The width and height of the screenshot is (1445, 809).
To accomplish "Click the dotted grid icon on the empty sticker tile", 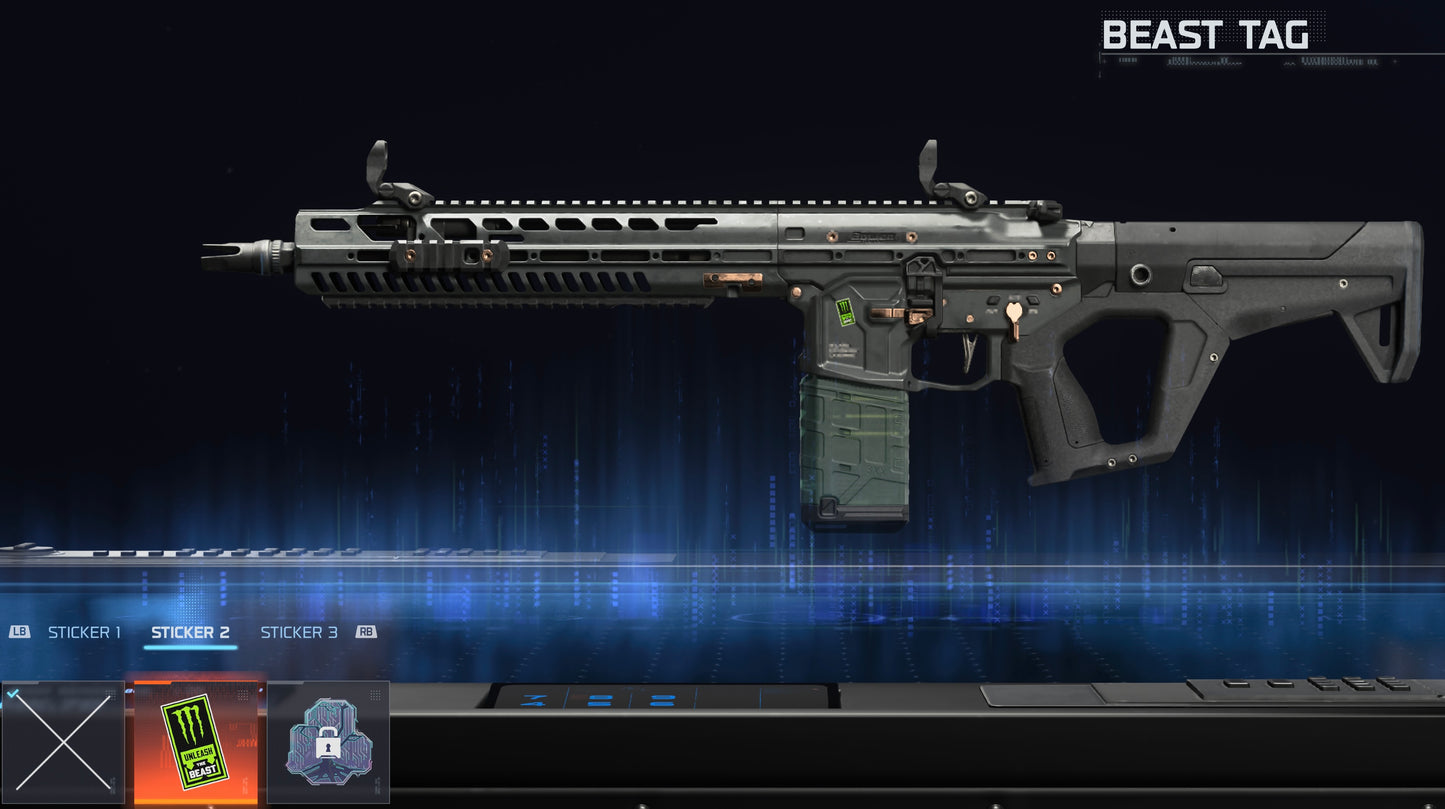I will click(x=111, y=694).
